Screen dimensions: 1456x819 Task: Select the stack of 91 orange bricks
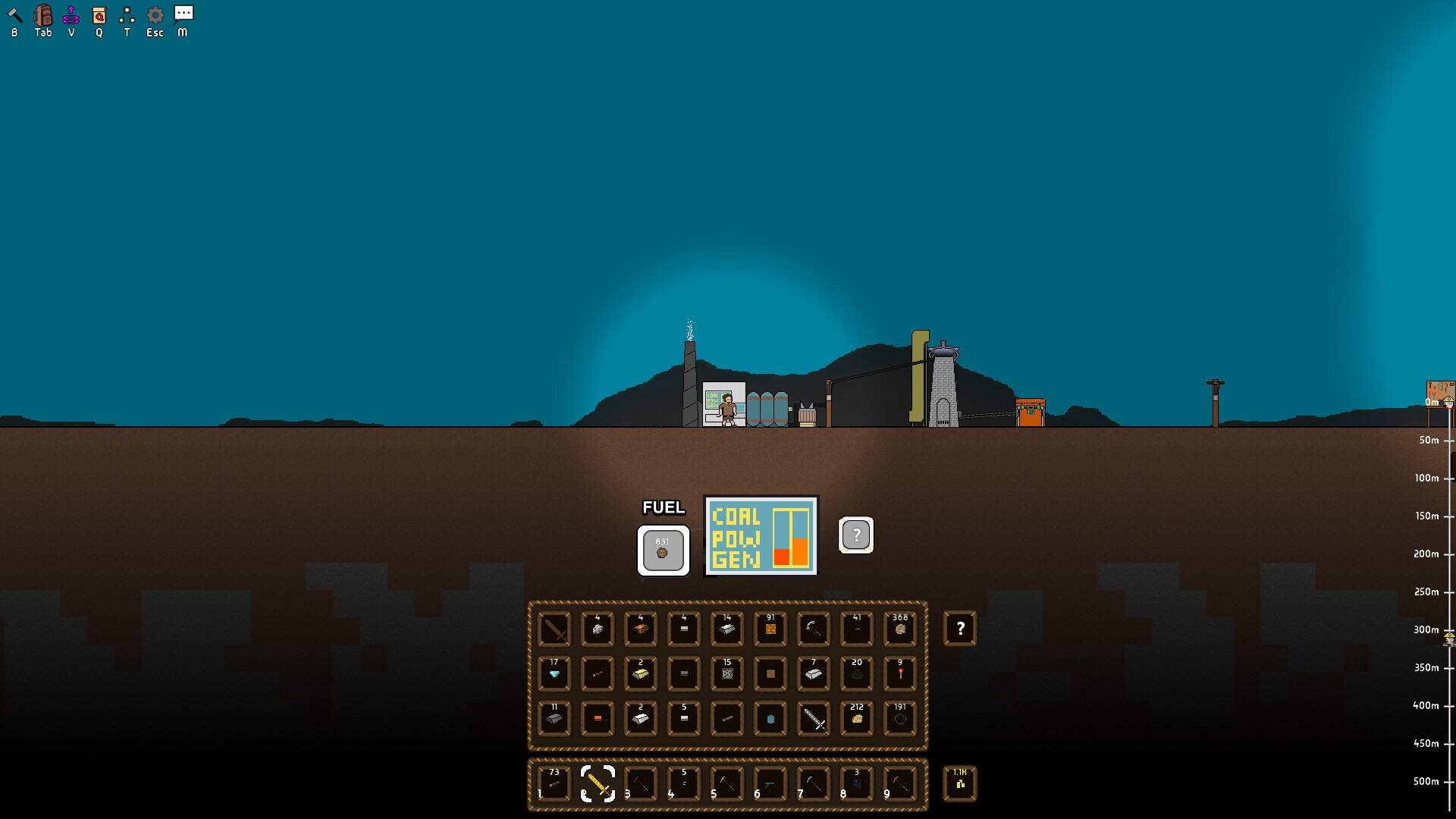tap(770, 629)
